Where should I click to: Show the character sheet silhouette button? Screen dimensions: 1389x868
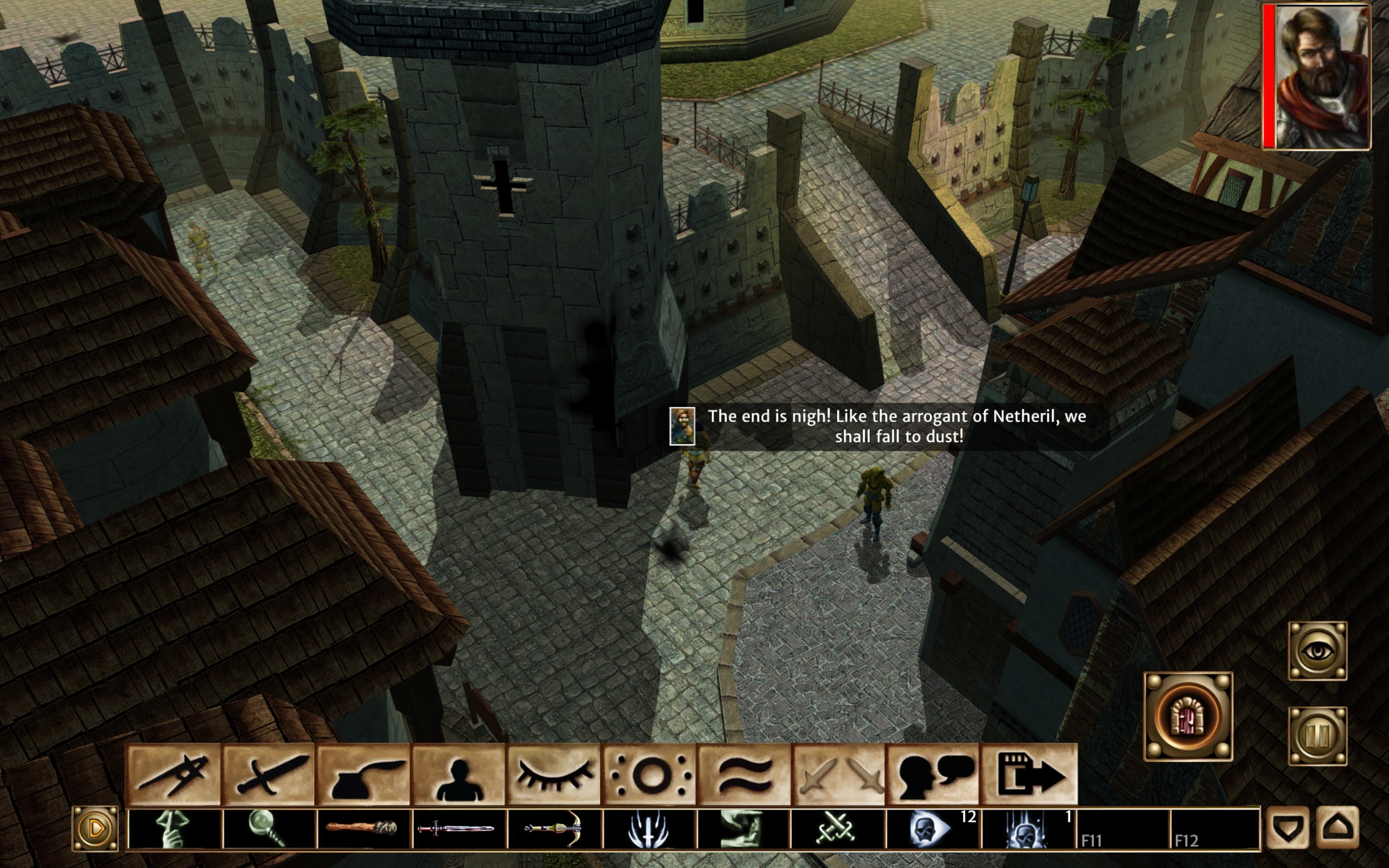coord(458,774)
